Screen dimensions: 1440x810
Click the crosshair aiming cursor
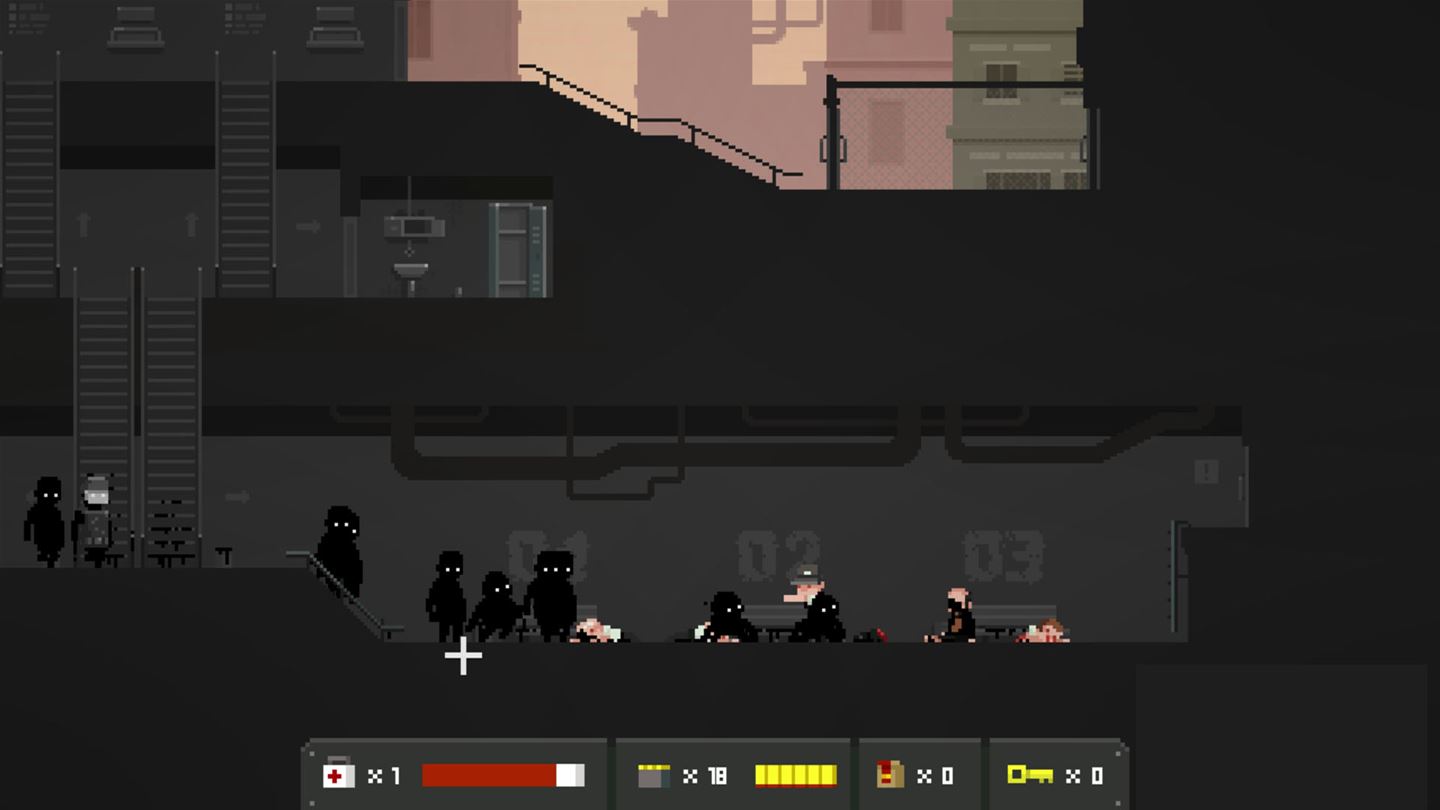463,655
